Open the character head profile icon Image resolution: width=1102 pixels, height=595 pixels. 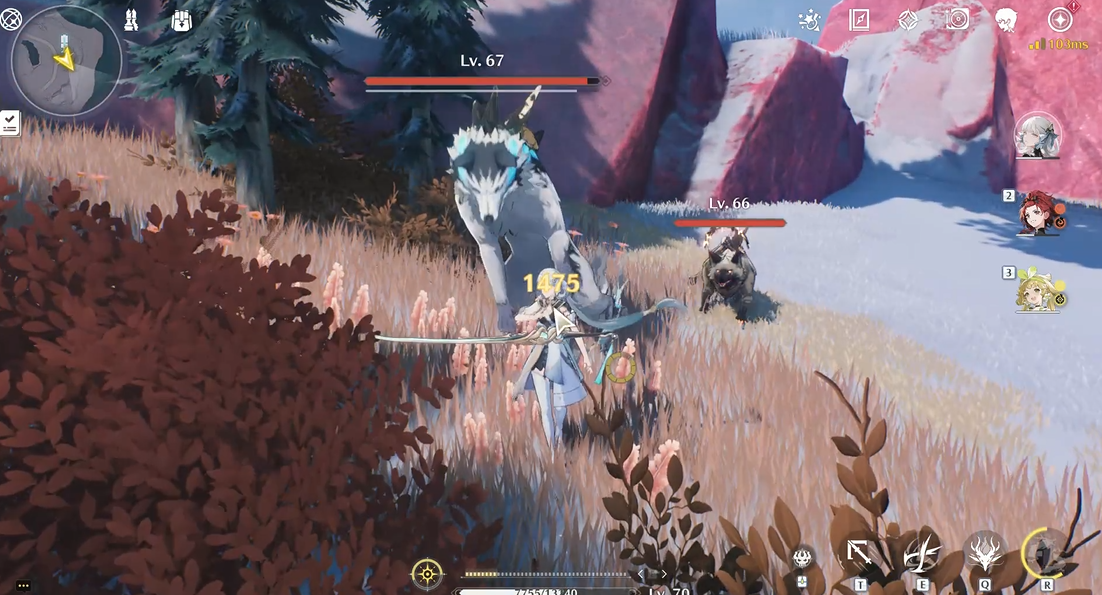coord(1006,20)
